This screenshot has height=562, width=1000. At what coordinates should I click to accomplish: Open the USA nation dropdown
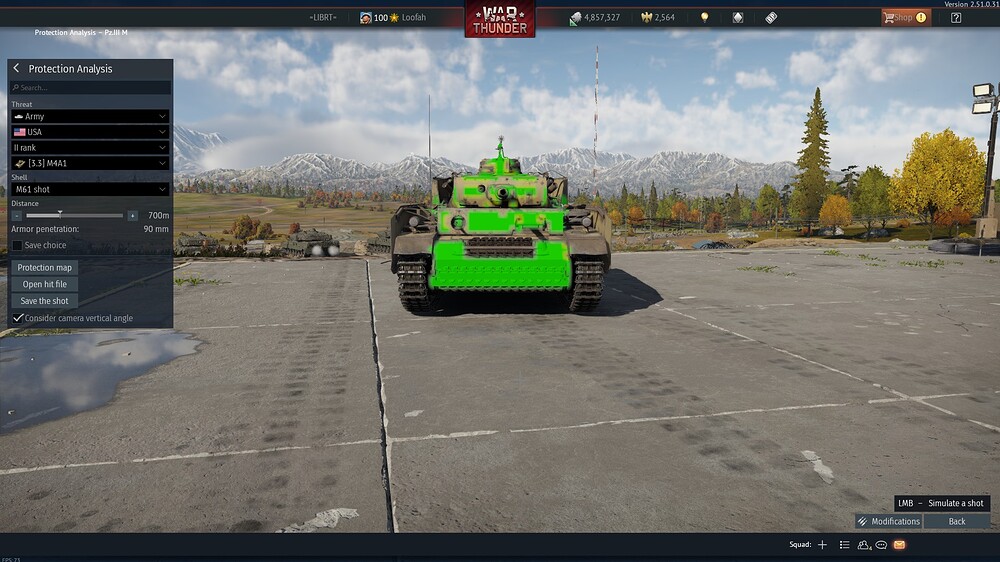90,132
